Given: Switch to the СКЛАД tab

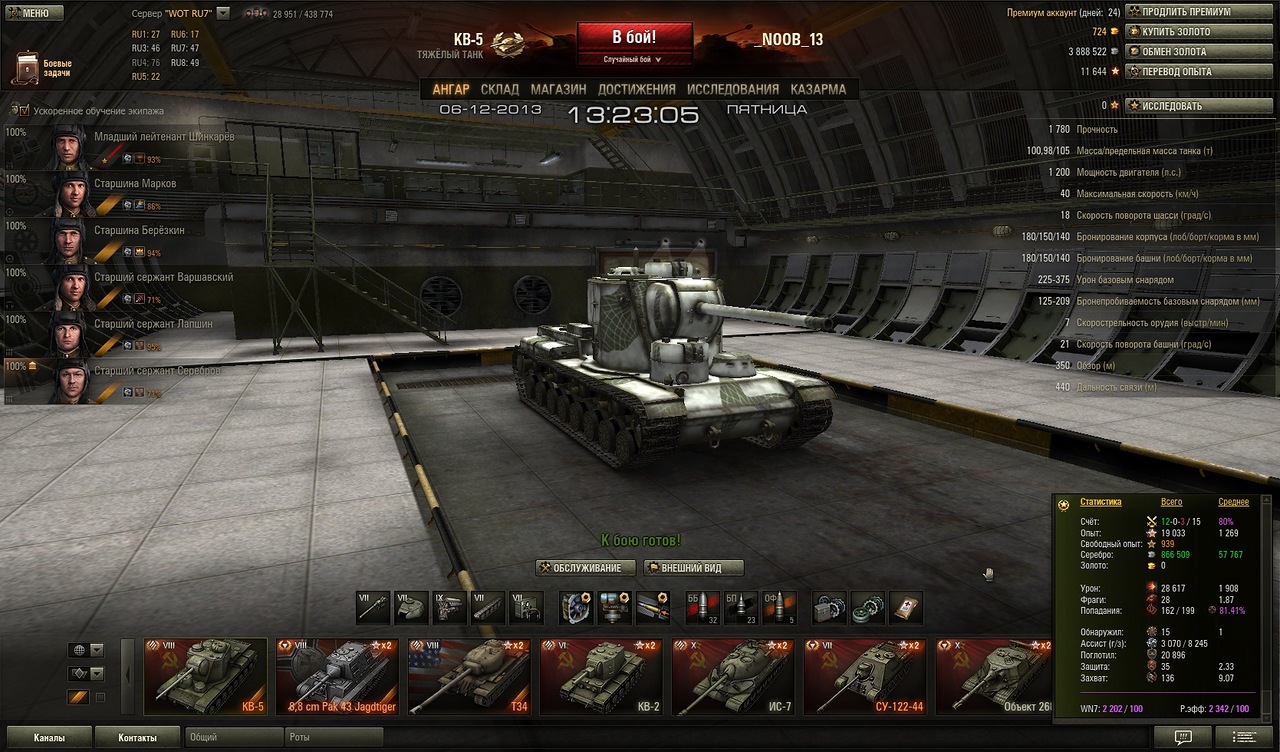Looking at the screenshot, I should [499, 89].
